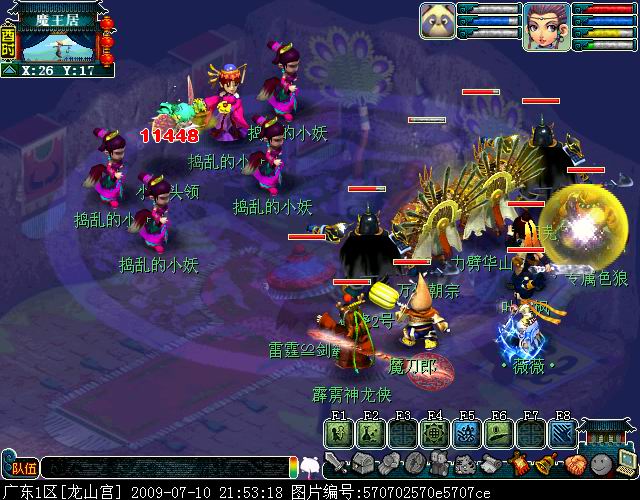Select the fist icon in the toolbar
Viewport: 640px width, 500px height.
click(386, 464)
